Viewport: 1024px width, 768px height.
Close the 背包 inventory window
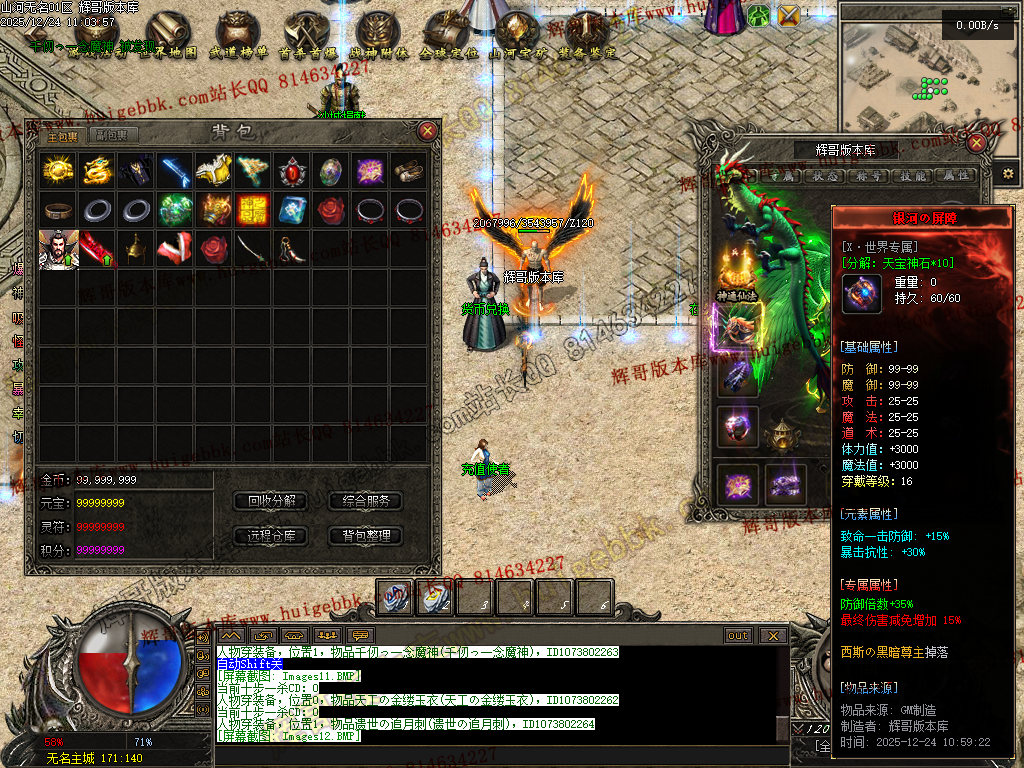[x=427, y=130]
